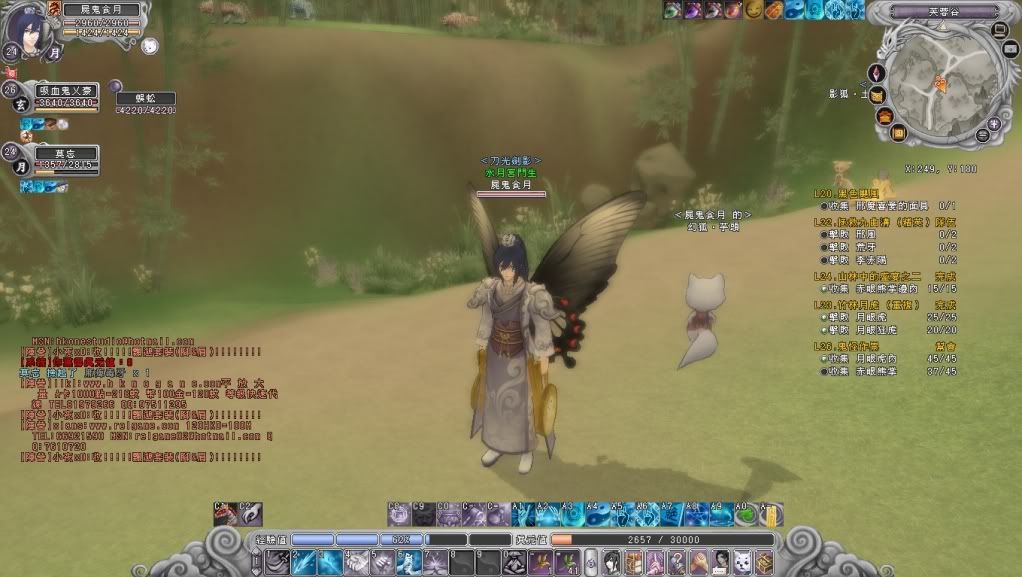
Task: Click the white pet portrait icon
Action: coord(149,46)
